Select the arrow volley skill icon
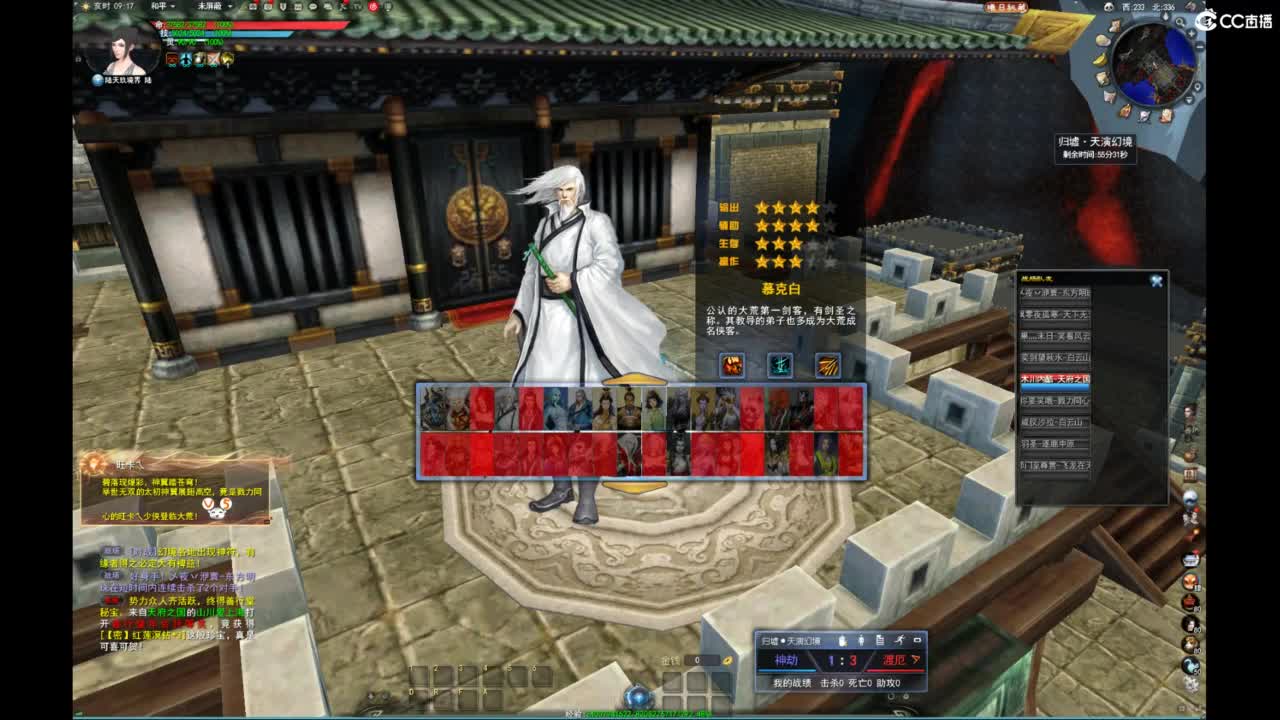This screenshot has width=1280, height=720. tap(827, 365)
